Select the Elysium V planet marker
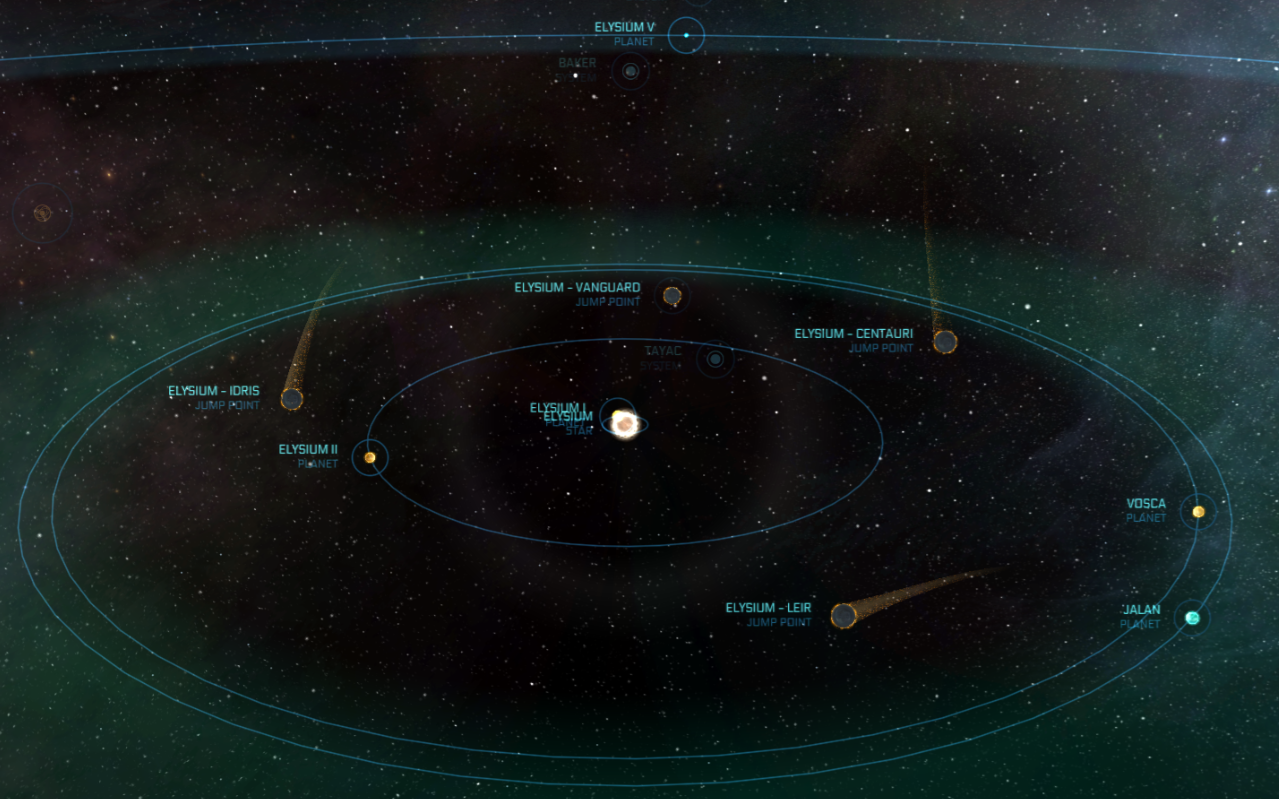The width and height of the screenshot is (1279, 799). tap(686, 36)
